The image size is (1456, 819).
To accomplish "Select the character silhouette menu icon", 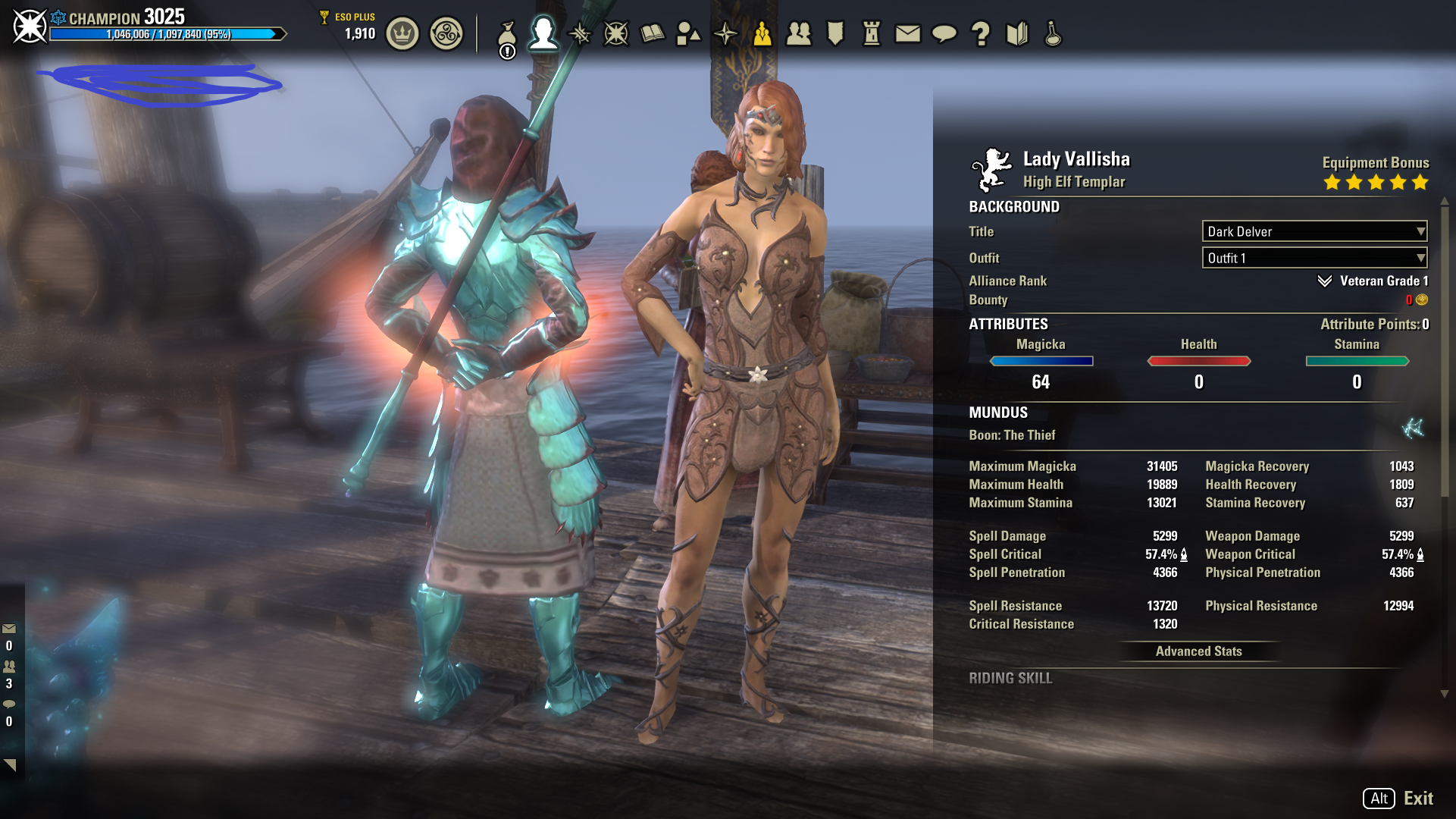I will 543,33.
